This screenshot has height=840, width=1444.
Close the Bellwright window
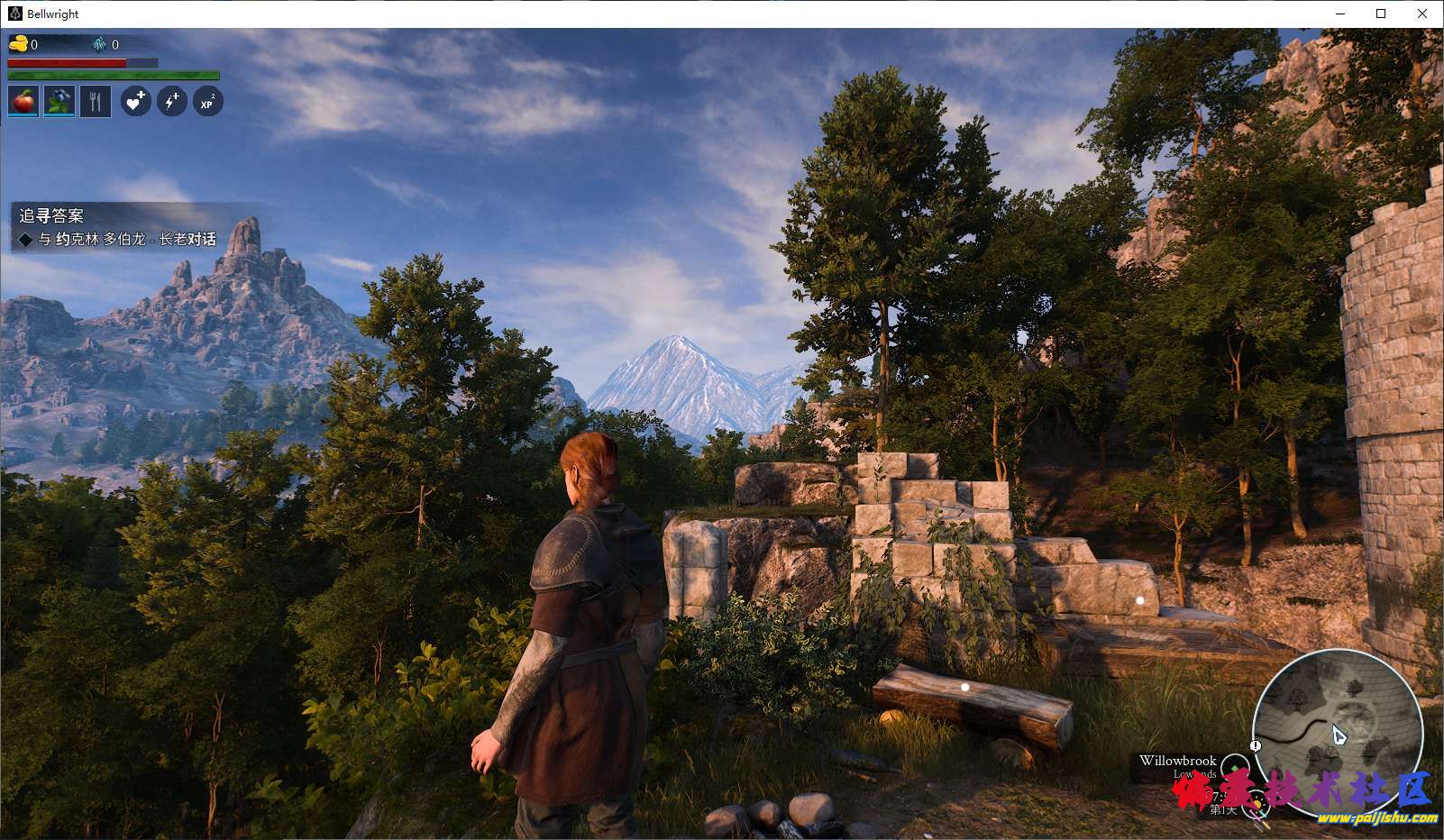[x=1422, y=14]
